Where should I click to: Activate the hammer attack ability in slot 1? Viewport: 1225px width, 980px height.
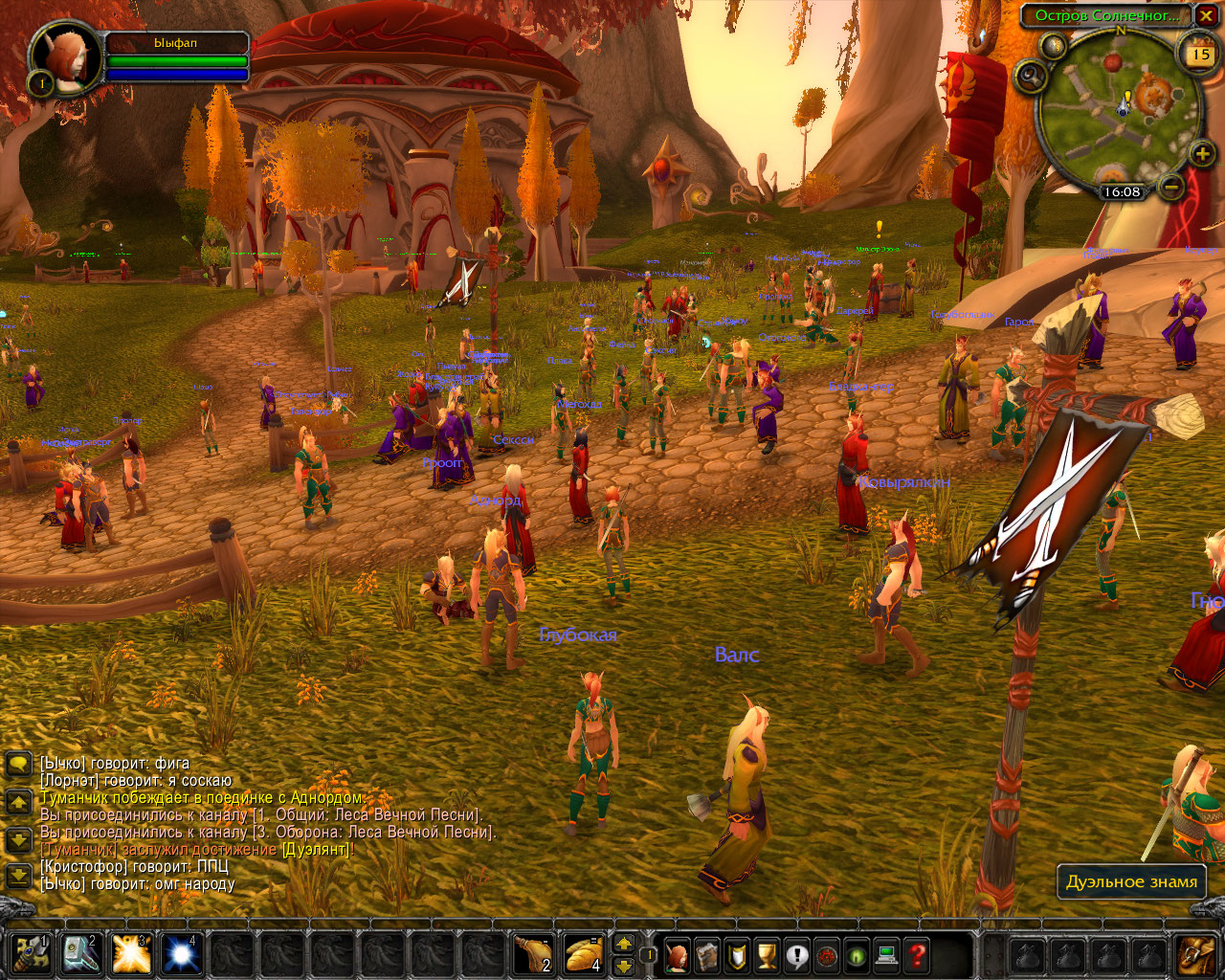[32, 954]
